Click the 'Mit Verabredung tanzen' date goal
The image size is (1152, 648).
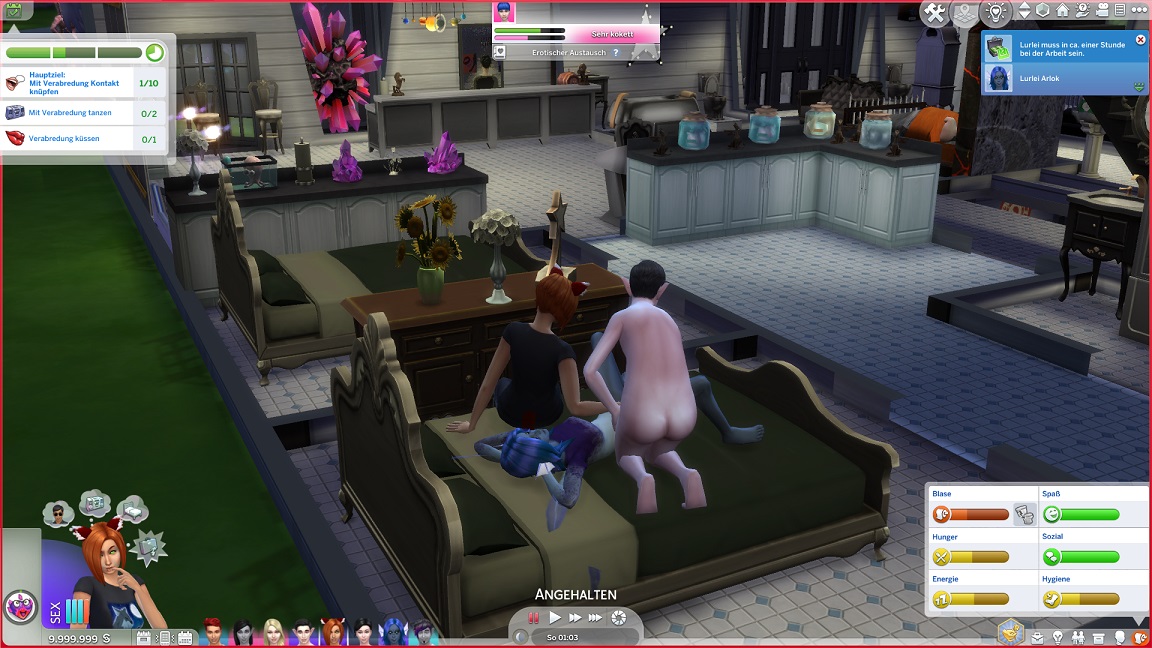pyautogui.click(x=70, y=113)
